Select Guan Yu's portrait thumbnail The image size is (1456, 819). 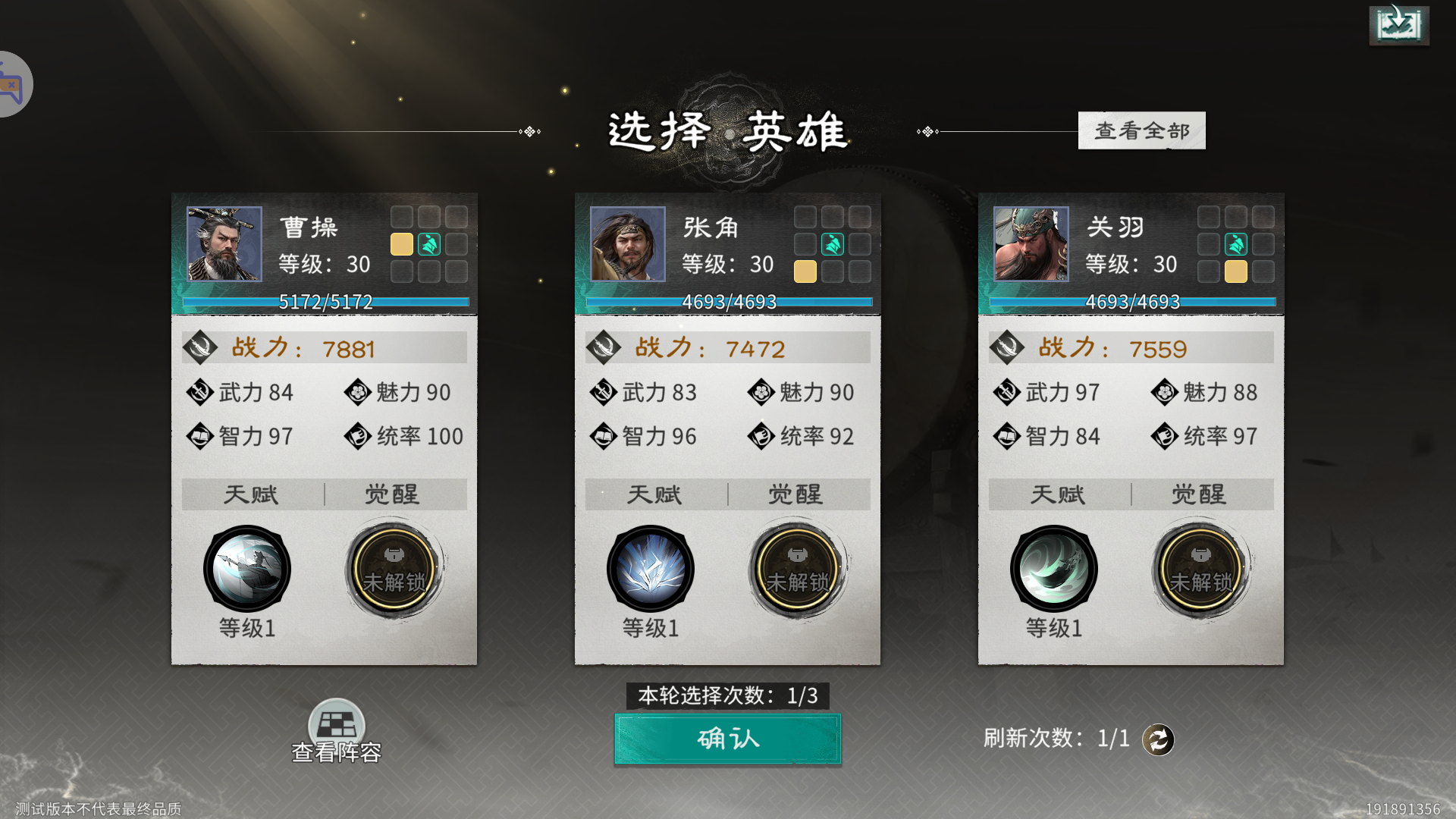(1030, 244)
